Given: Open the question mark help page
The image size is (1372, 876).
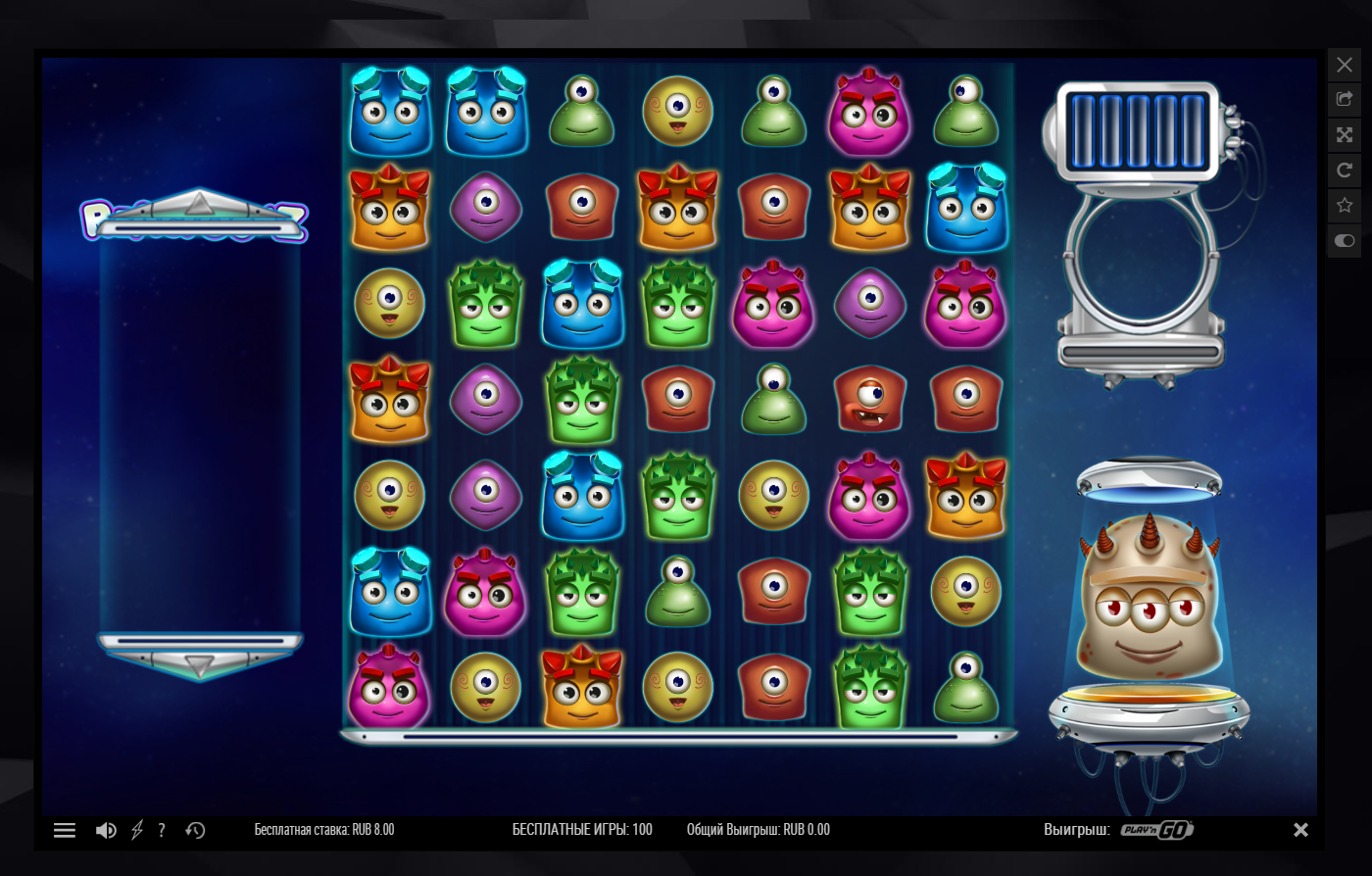Looking at the screenshot, I should coord(162,830).
